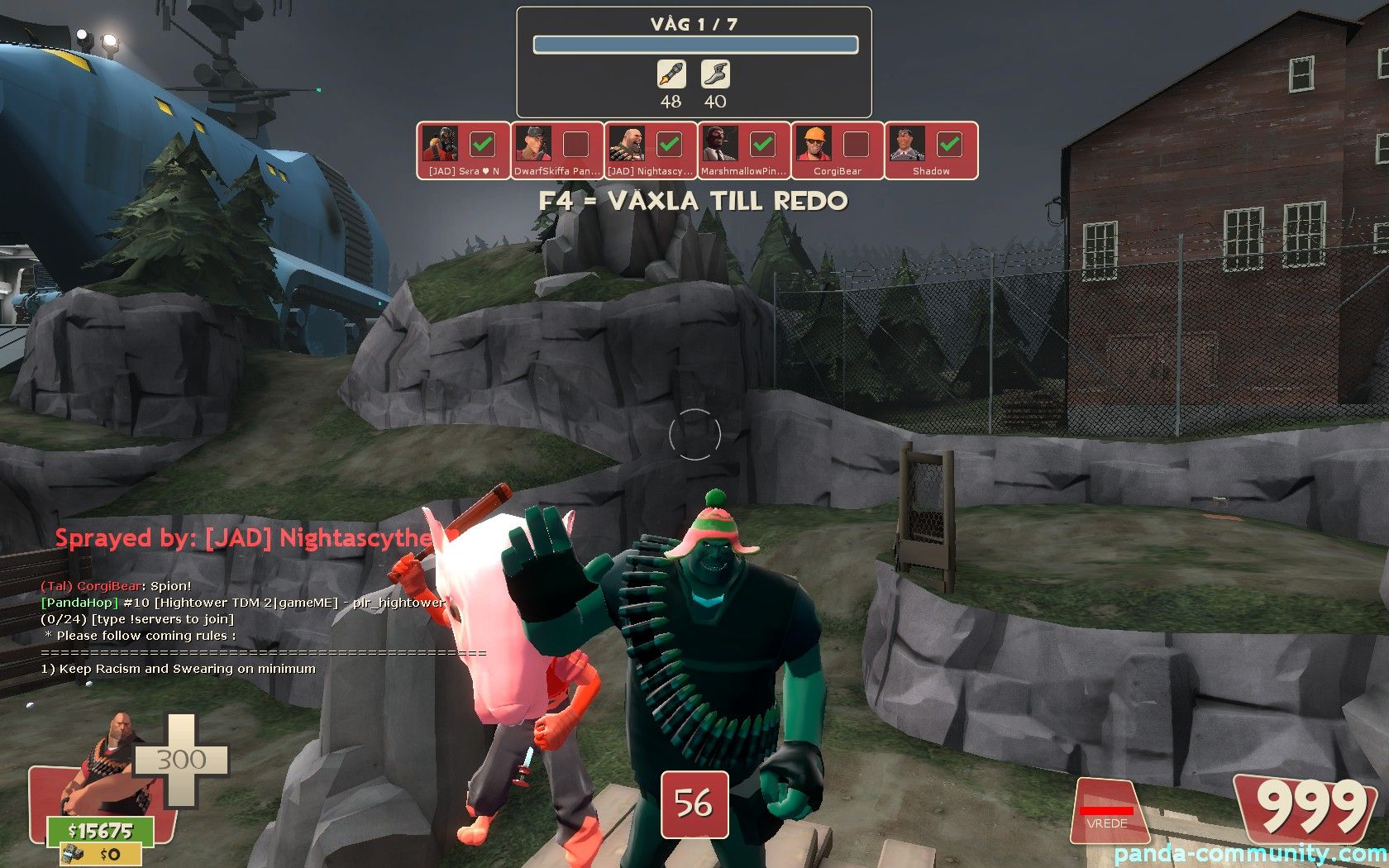The height and width of the screenshot is (868, 1389).
Task: Select the winged boot enemy icon
Action: (x=715, y=74)
